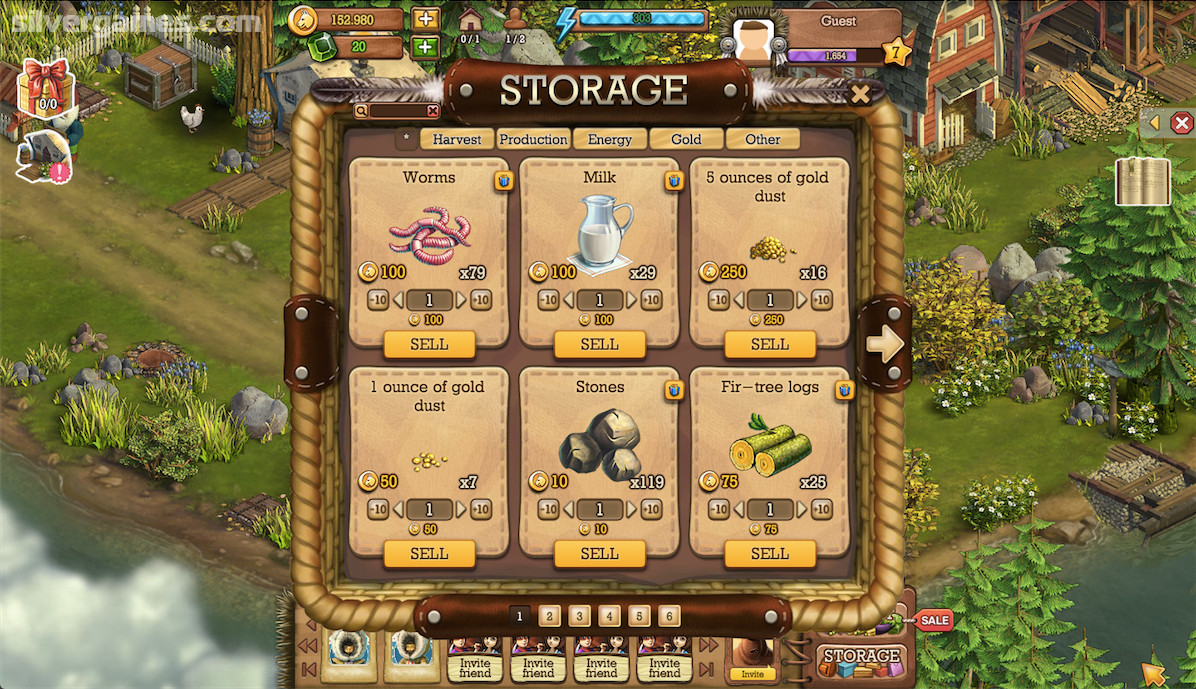Close the Storage window

click(859, 94)
